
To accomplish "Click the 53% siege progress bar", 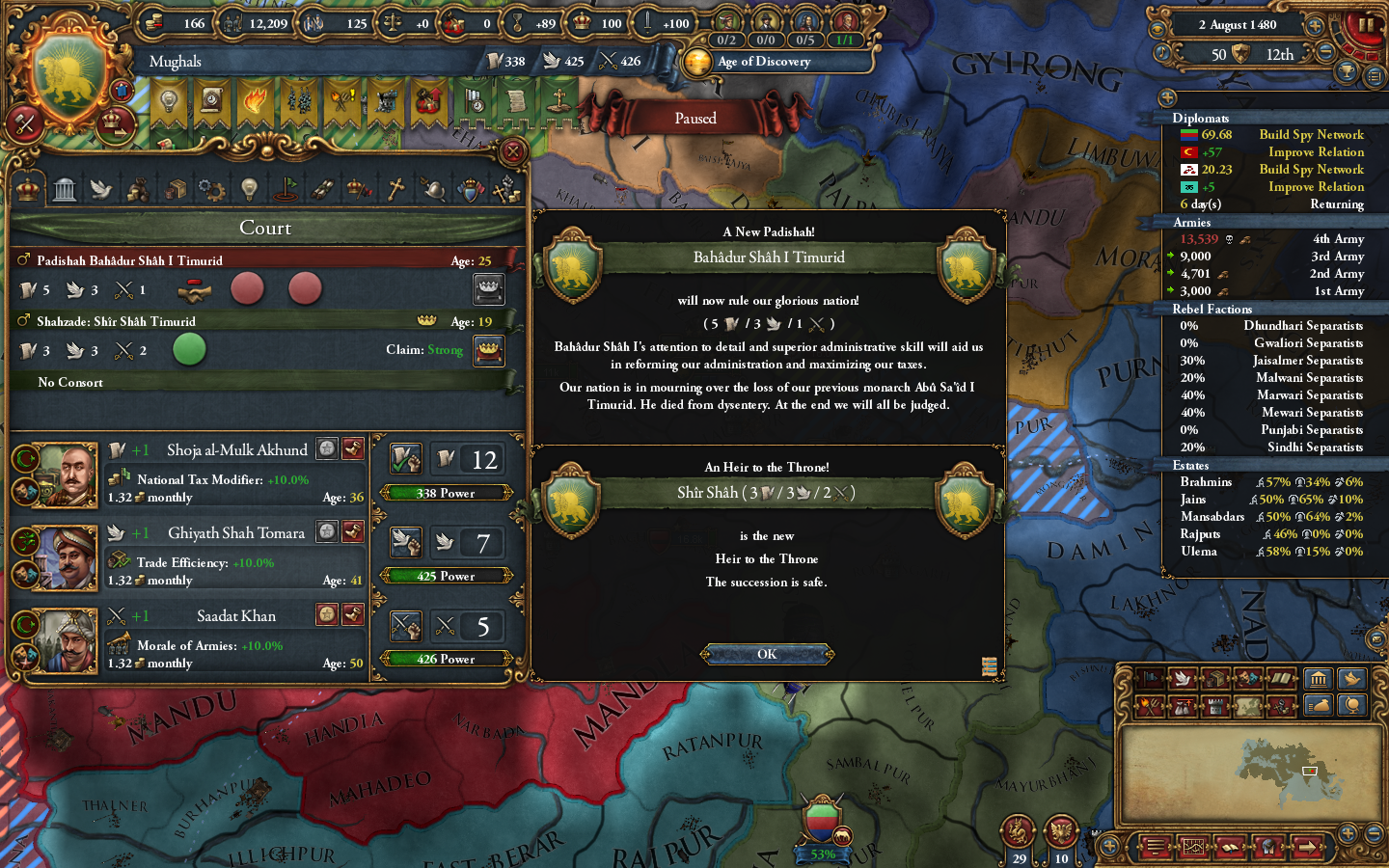I will (822, 854).
